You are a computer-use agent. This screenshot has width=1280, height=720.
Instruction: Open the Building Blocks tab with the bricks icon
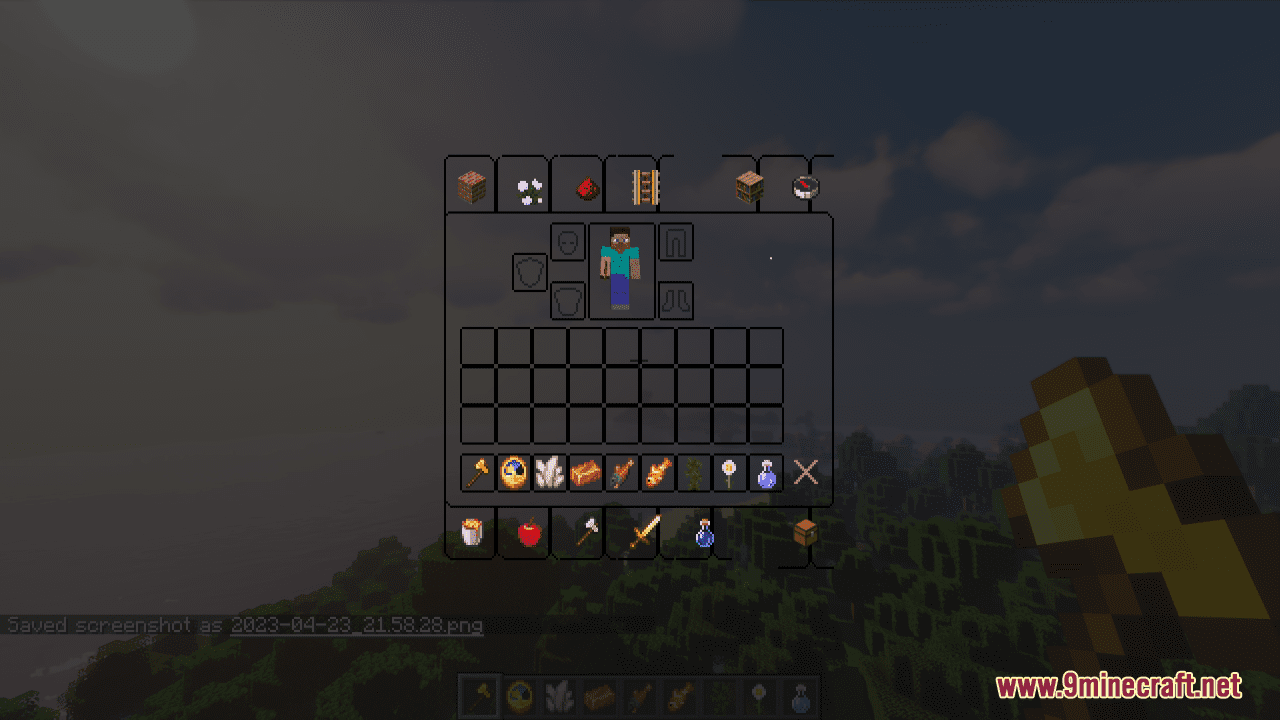(x=470, y=184)
